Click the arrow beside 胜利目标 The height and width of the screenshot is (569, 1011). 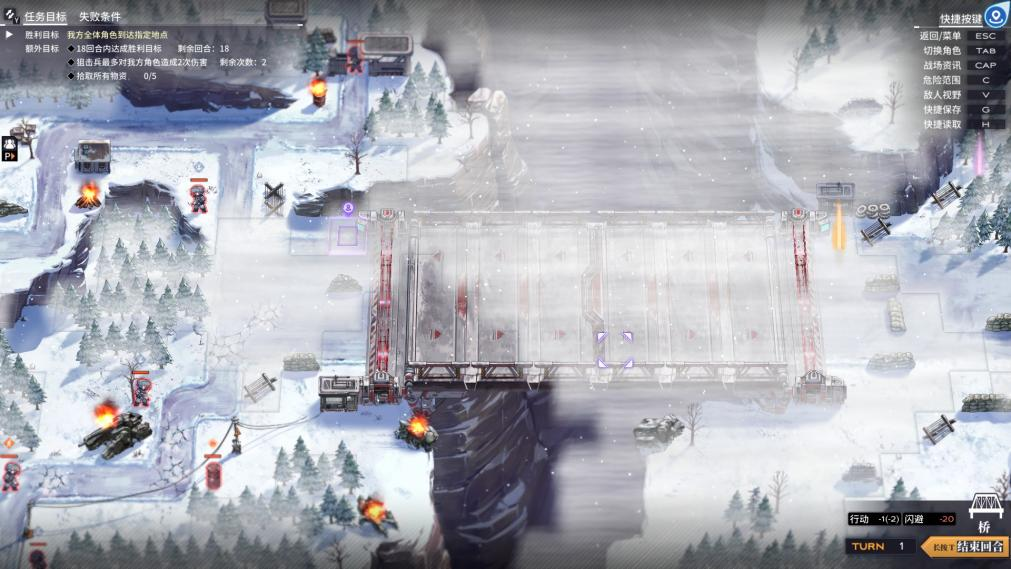coord(10,34)
